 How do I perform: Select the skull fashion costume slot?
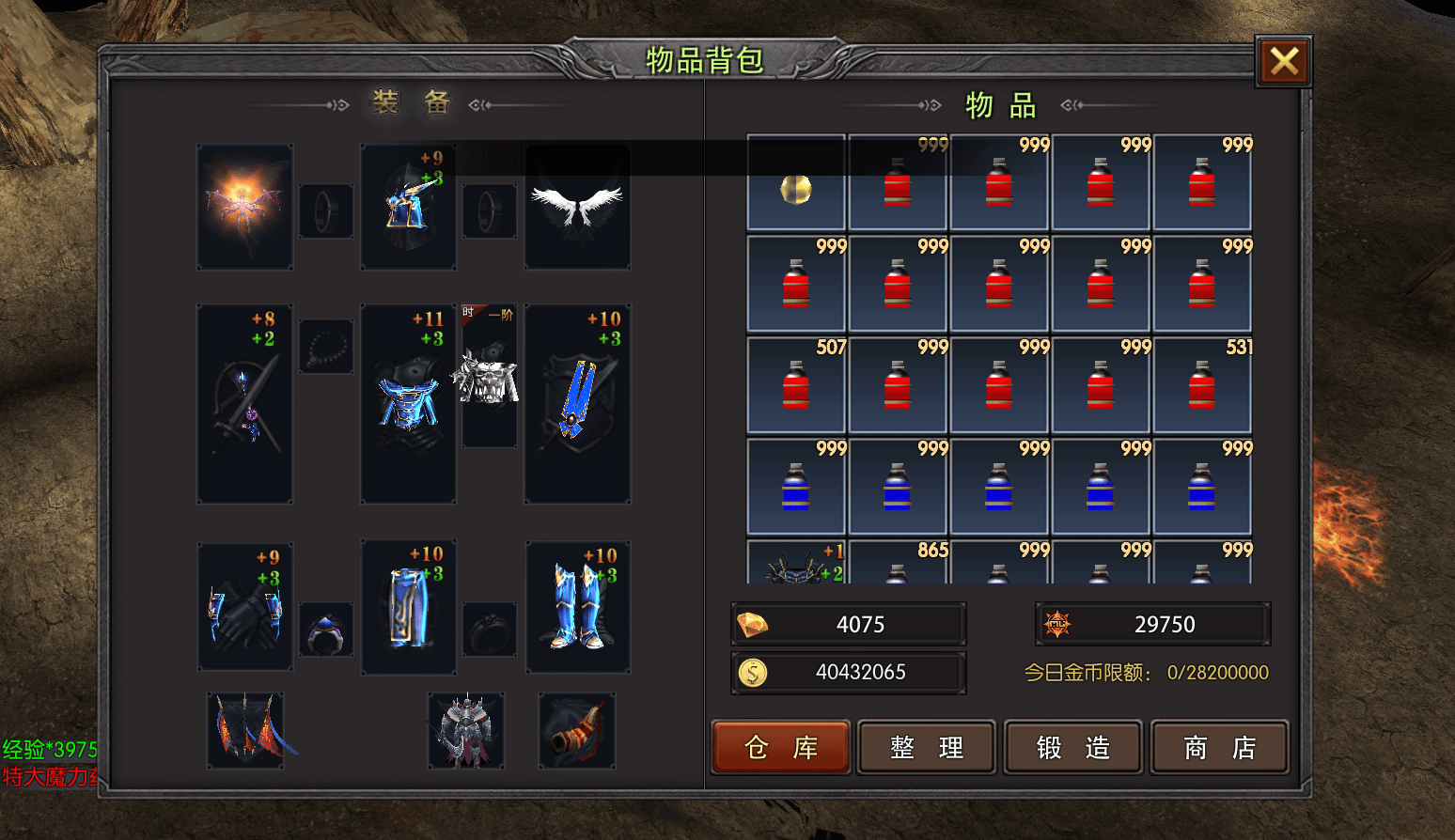pos(489,378)
